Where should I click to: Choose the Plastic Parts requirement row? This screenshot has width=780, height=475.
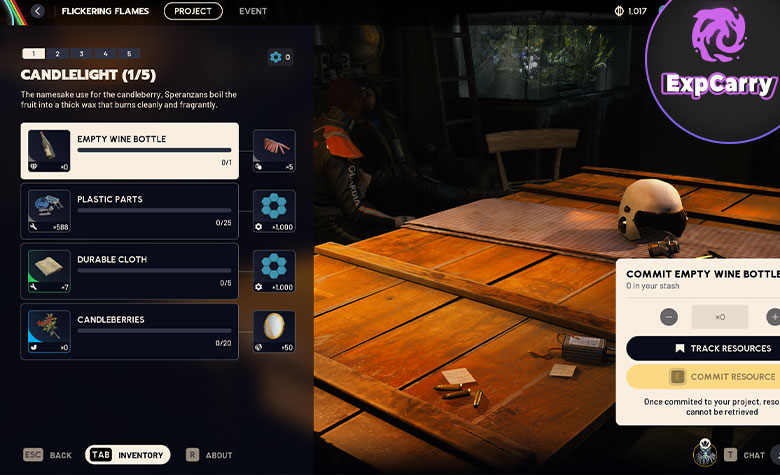[130, 211]
